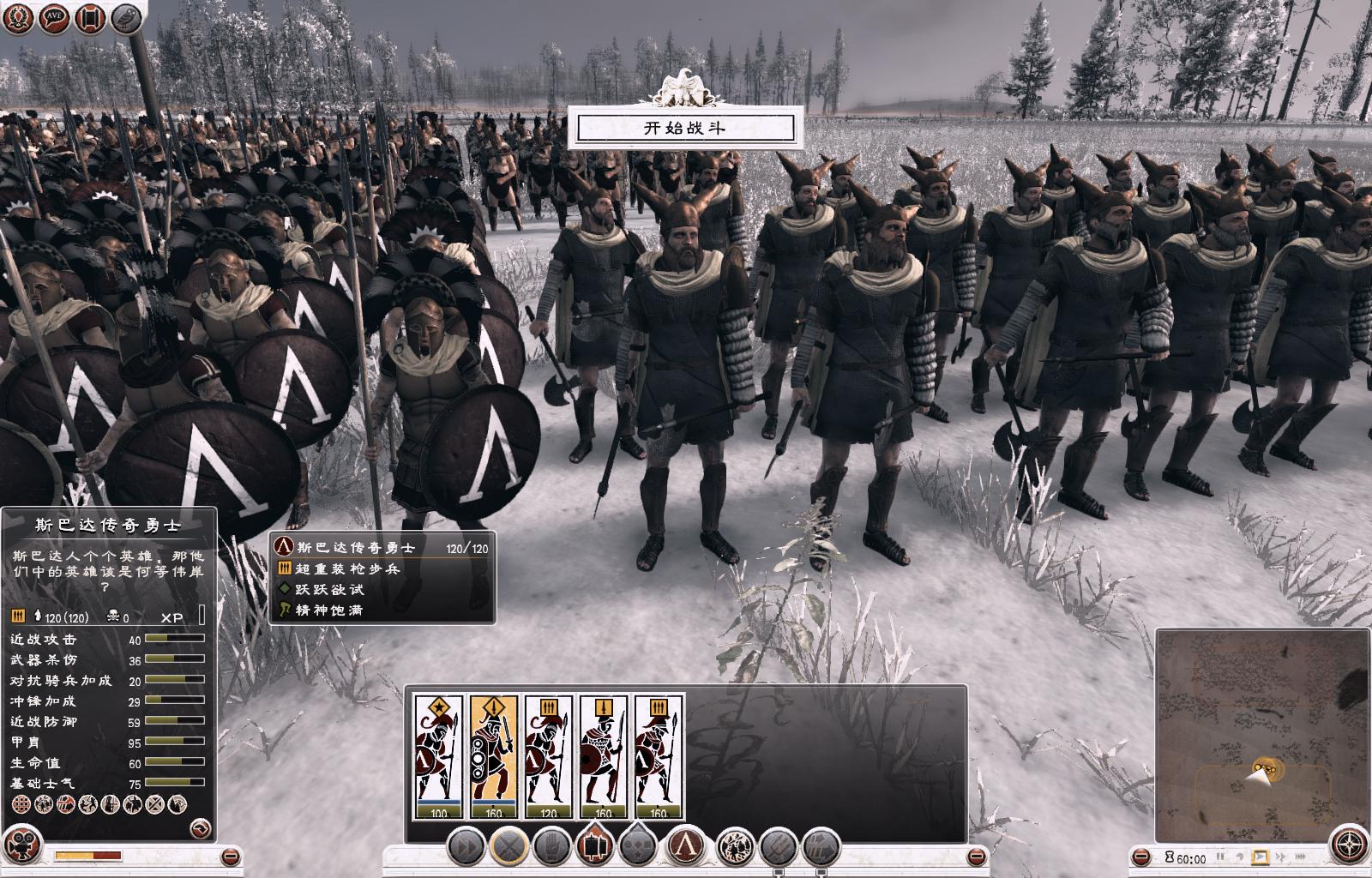Collapse the minimap panel with minus button
1372x878 pixels.
click(1141, 857)
